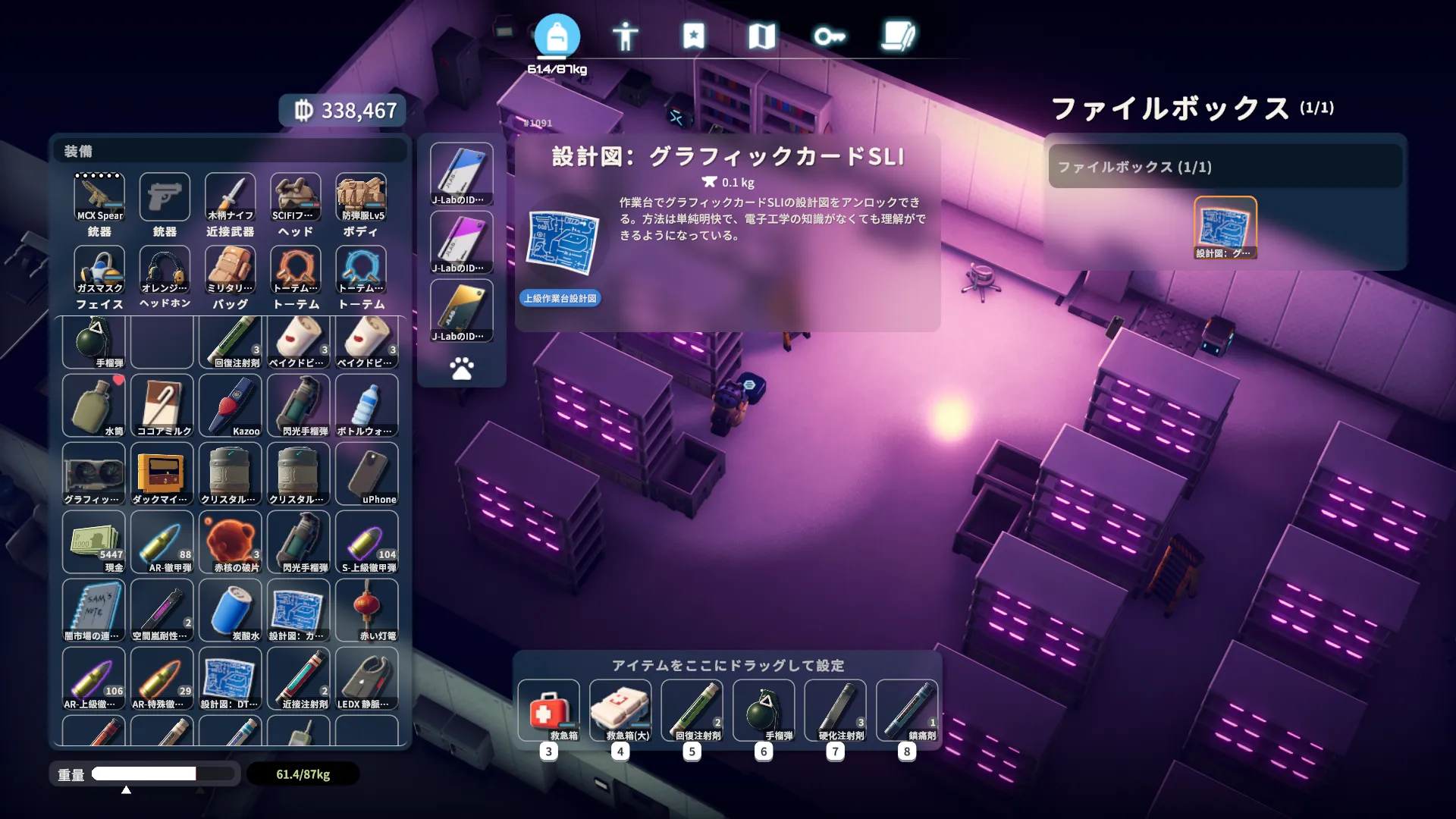Viewport: 1456px width, 819px height.
Task: Choose the Lv5 bulletproof vest slot
Action: click(x=361, y=196)
